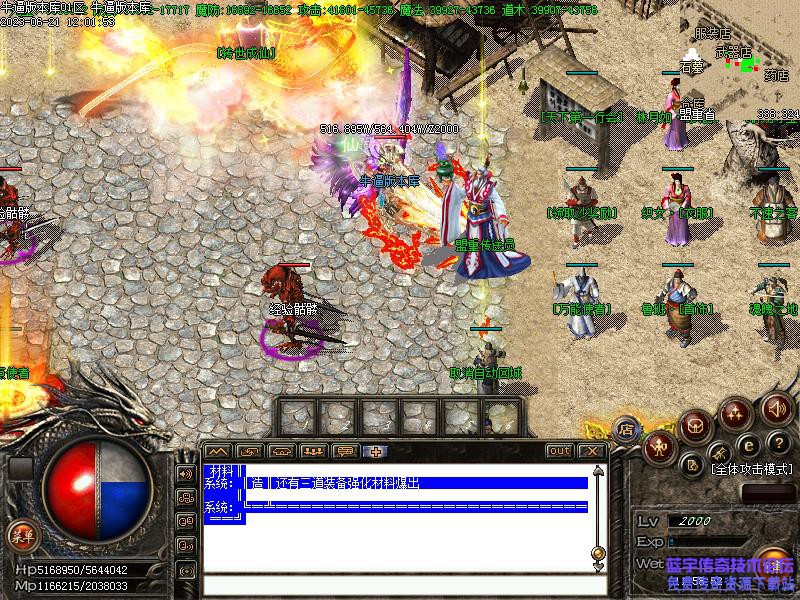Toggle the speaker sound button
800x600 pixels.
[x=777, y=408]
